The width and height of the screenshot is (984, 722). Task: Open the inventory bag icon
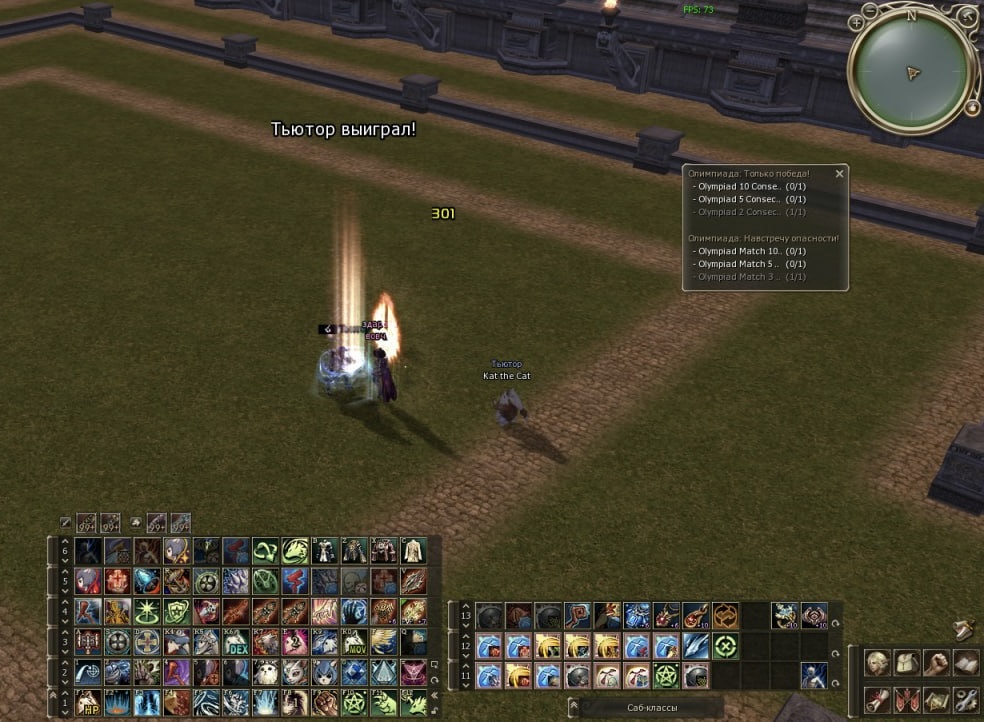[907, 663]
